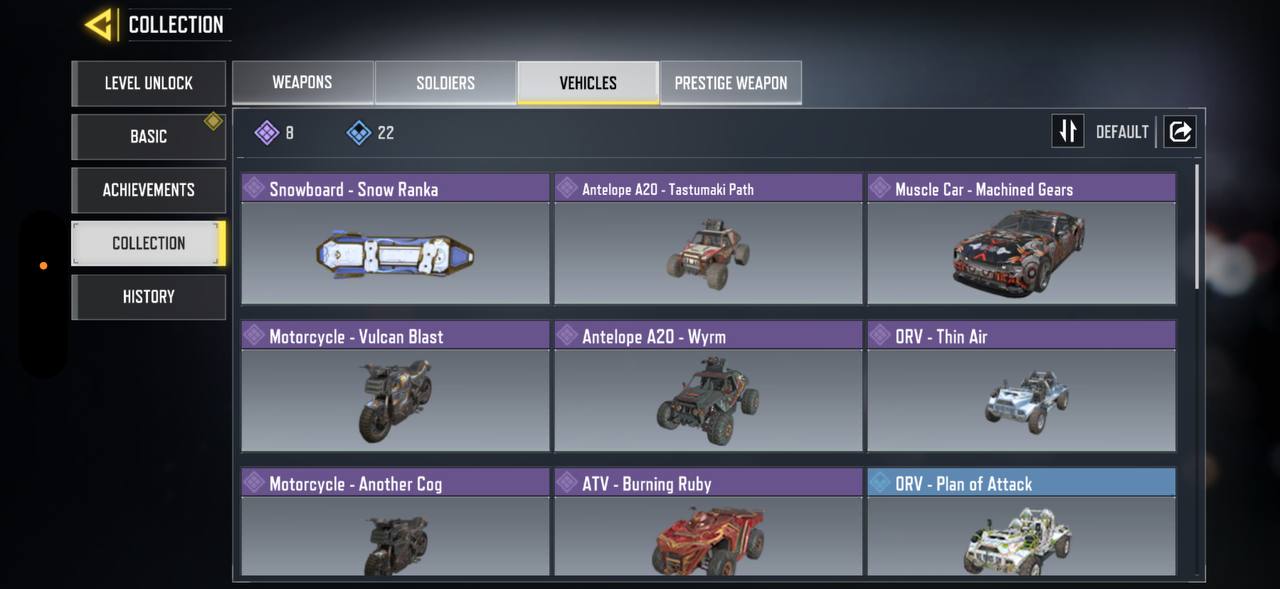Switch to the Weapons tab
Viewport: 1280px width, 589px height.
pos(302,83)
